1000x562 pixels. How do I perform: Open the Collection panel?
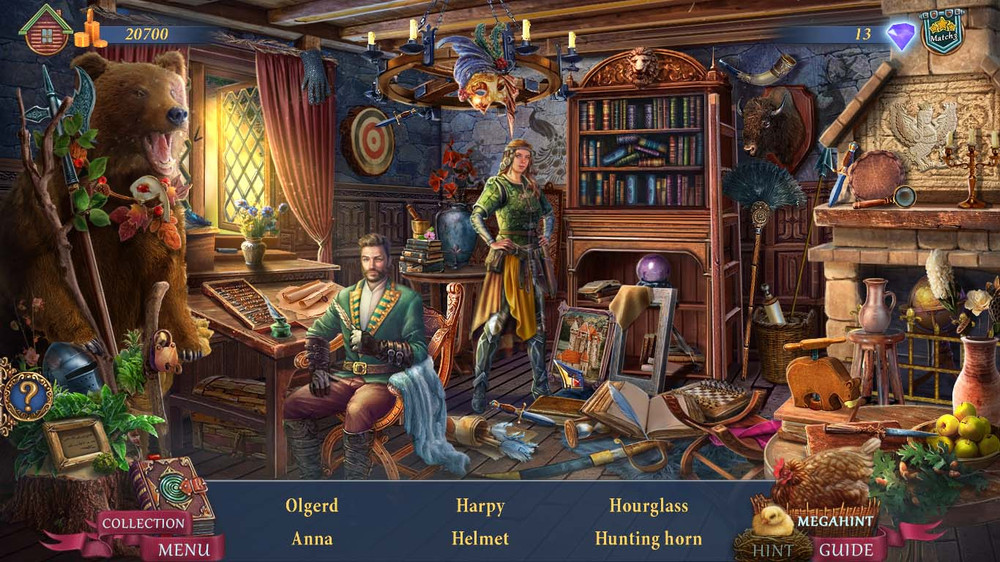tap(143, 523)
